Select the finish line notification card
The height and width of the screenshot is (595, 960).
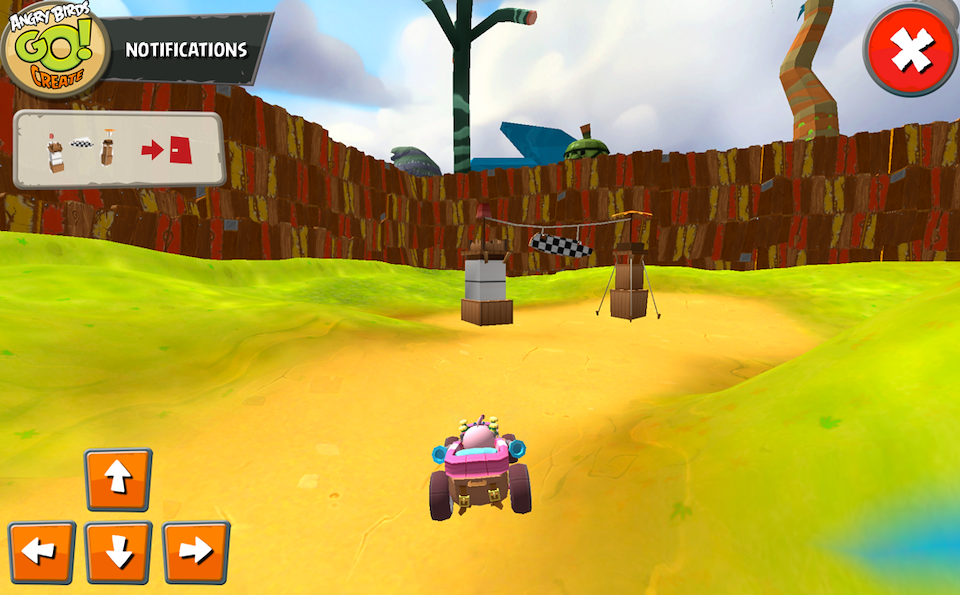pos(118,150)
